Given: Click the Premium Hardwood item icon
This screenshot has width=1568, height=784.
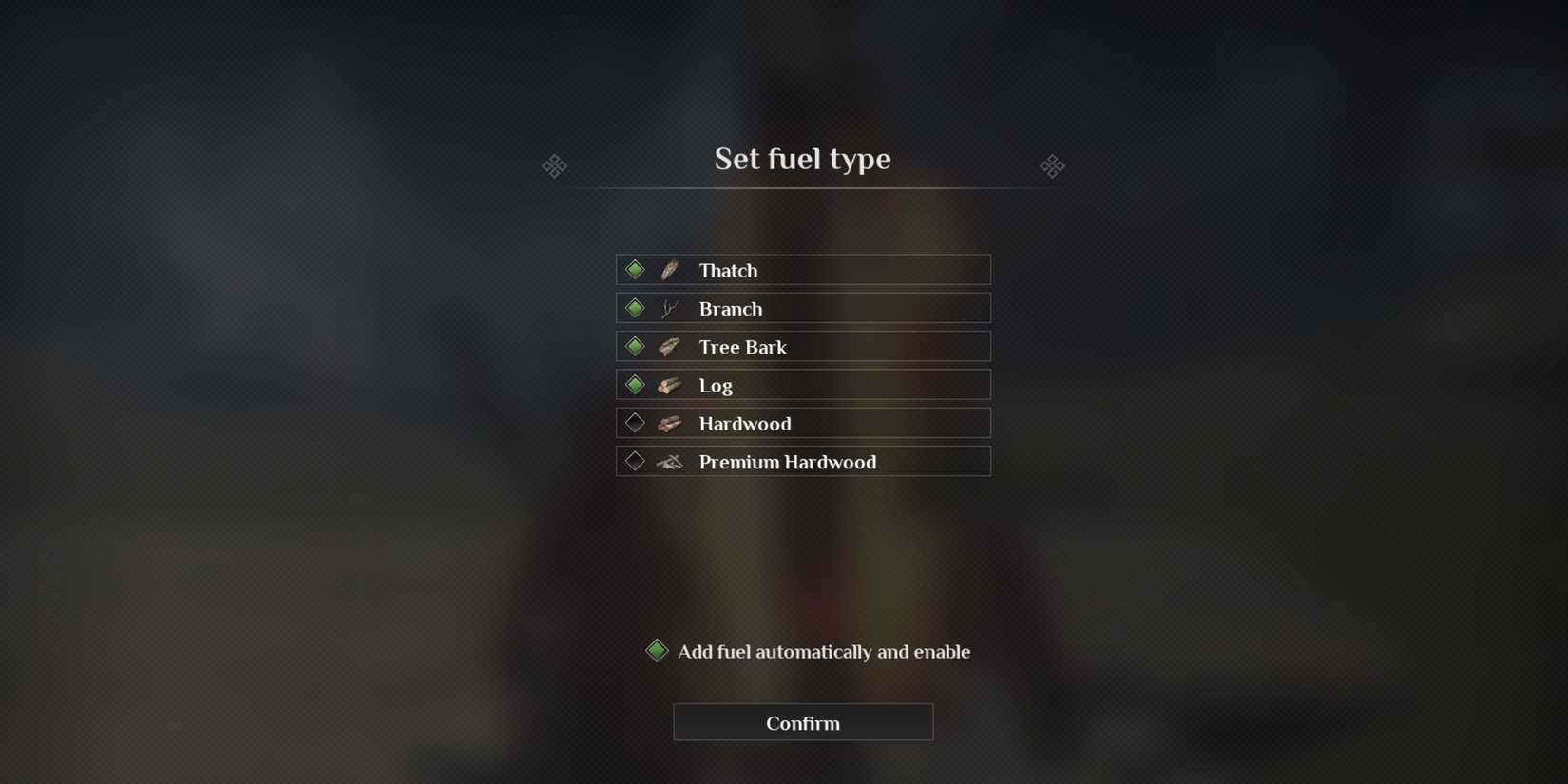Looking at the screenshot, I should [x=668, y=461].
